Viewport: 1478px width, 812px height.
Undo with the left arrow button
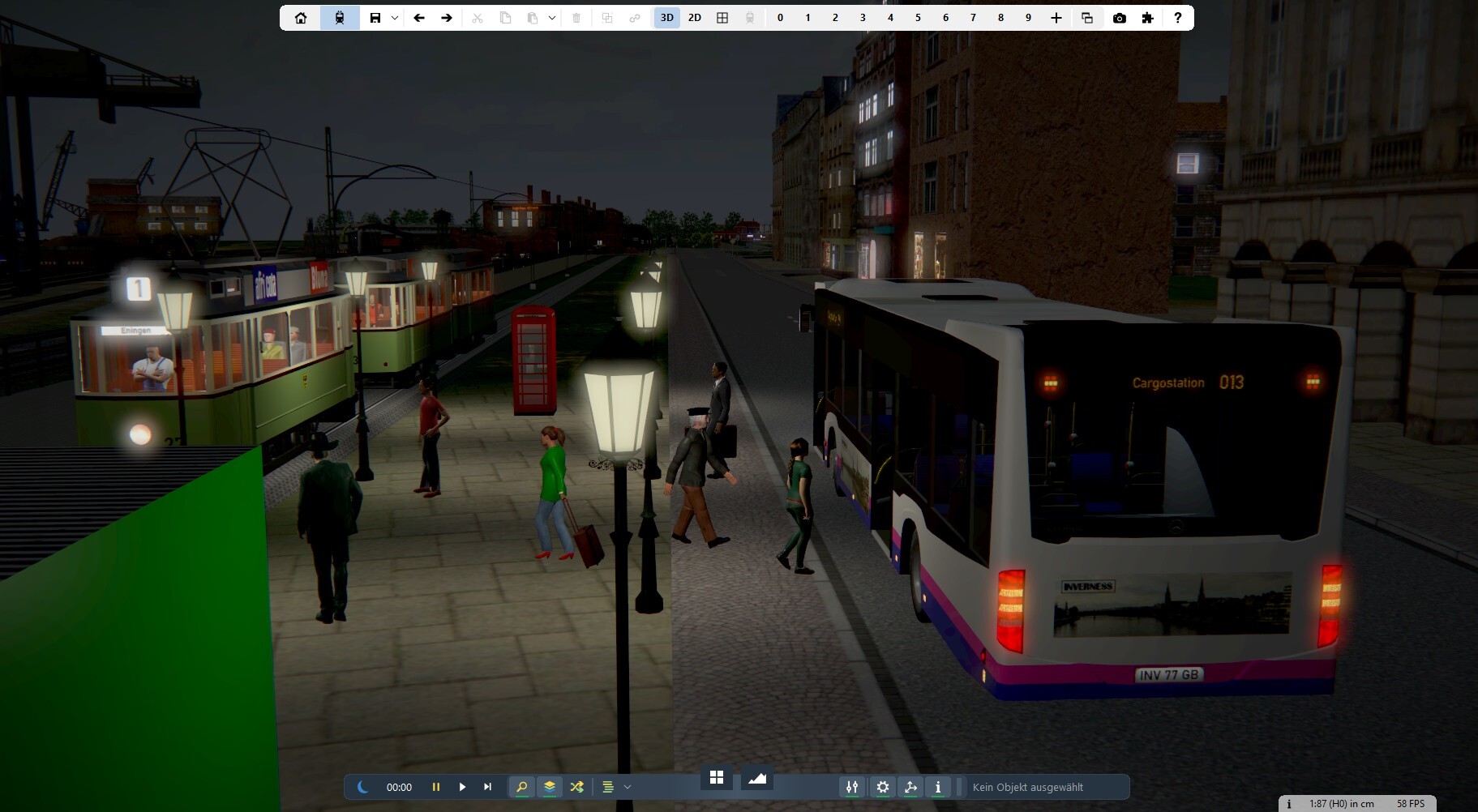click(x=419, y=18)
